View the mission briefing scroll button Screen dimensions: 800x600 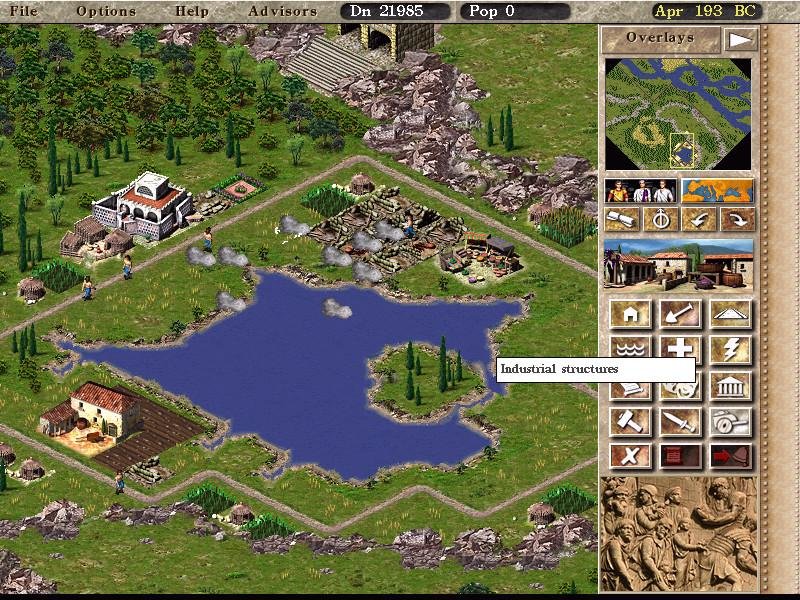pos(623,219)
